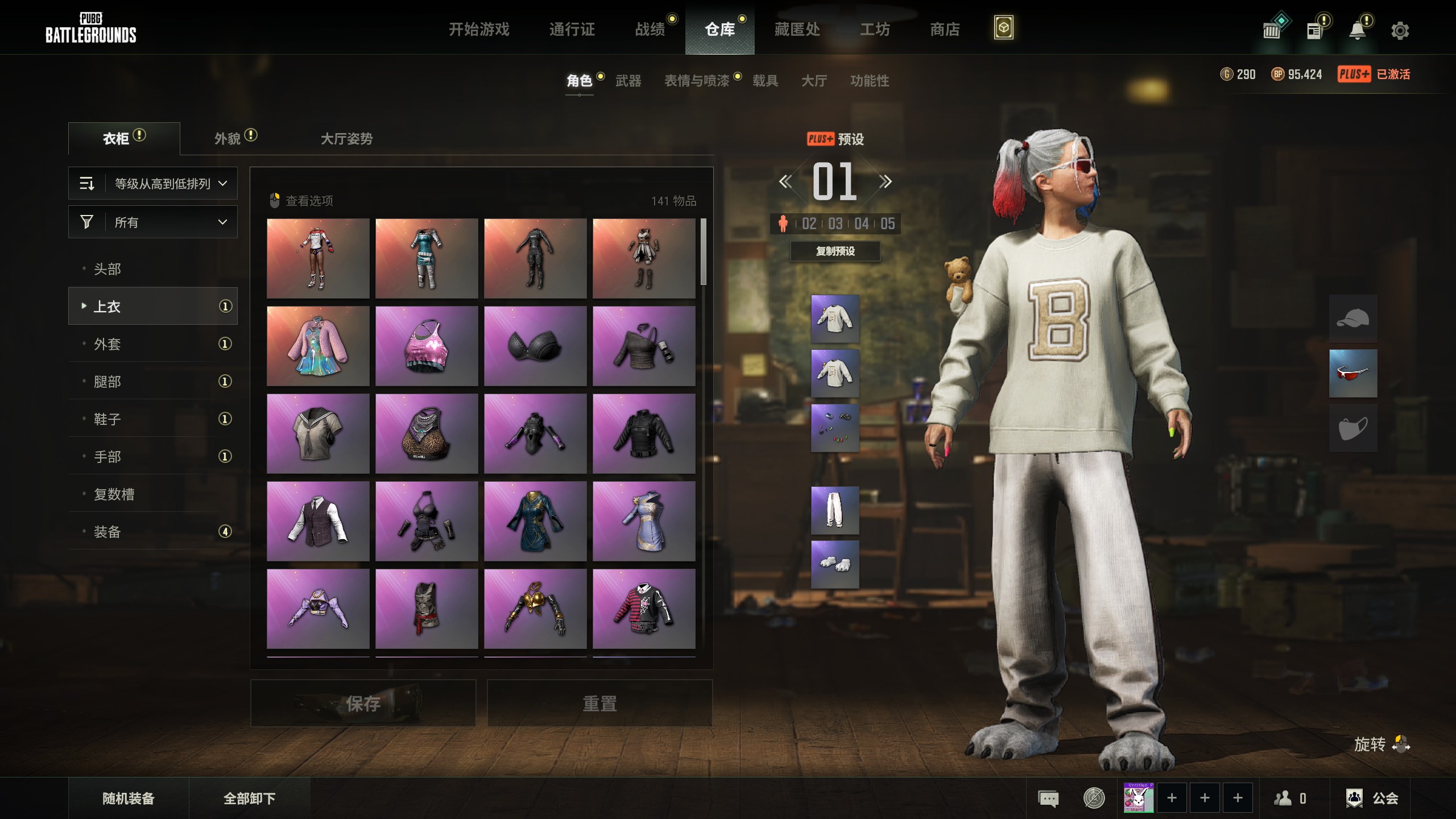Switch to the 商店 shop tab

tap(945, 29)
